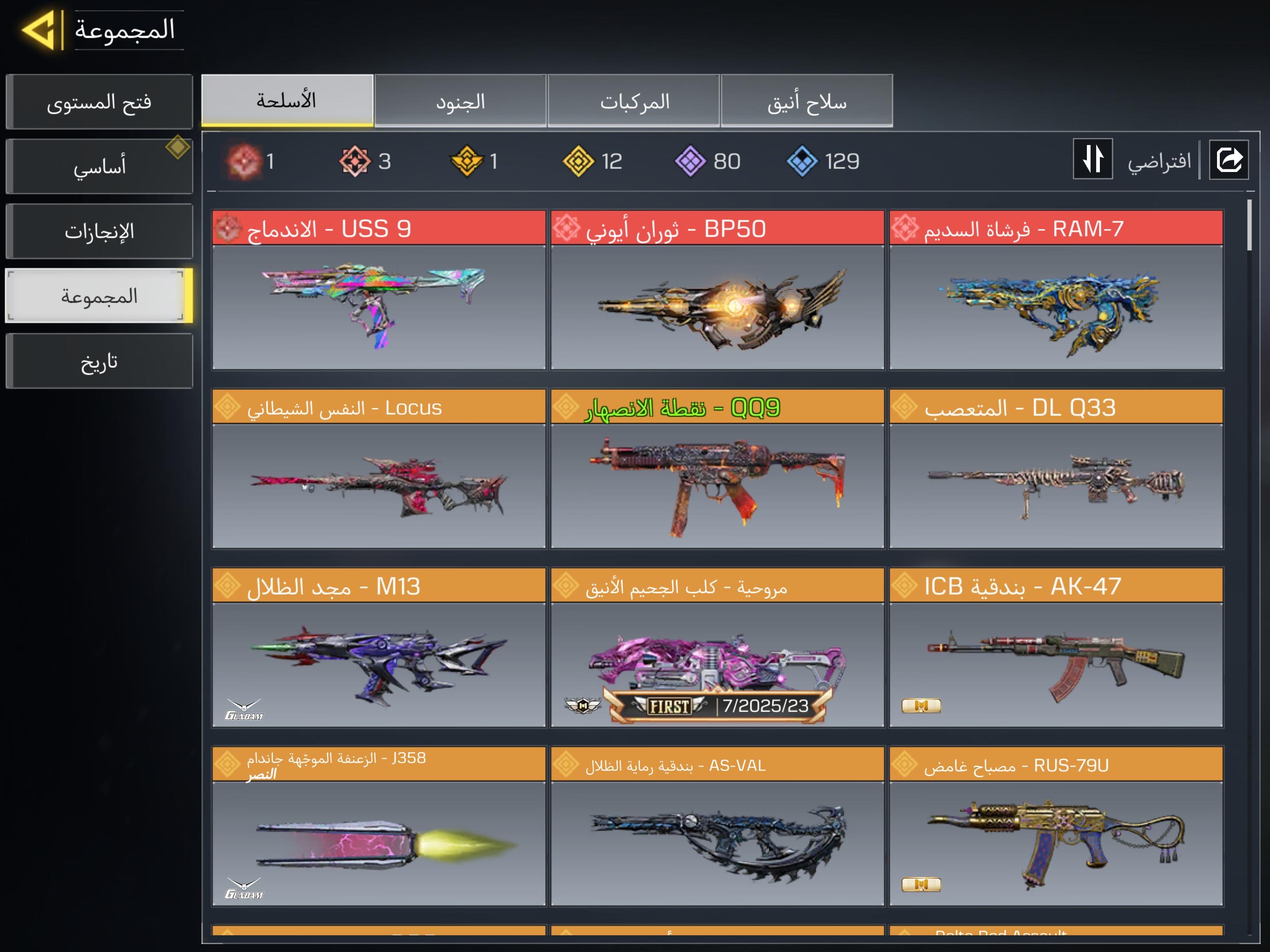Open the فتح المستوى menu entry

point(99,102)
